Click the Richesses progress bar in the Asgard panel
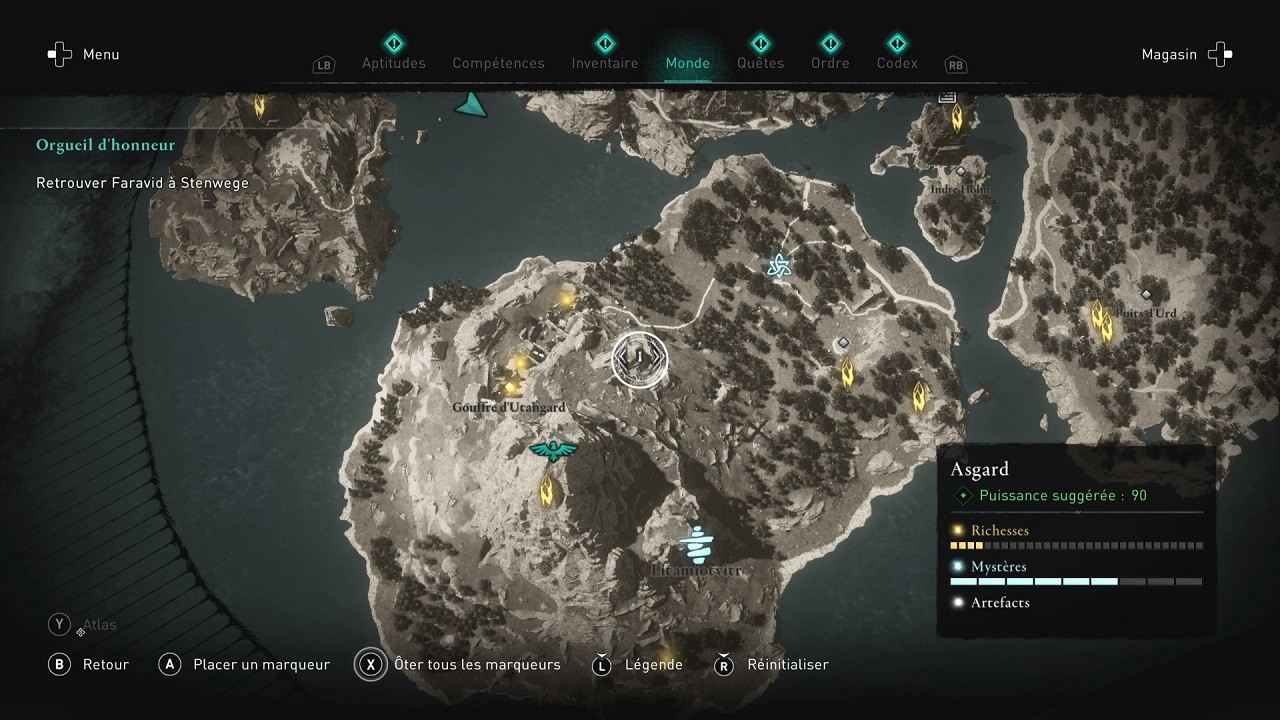This screenshot has width=1280, height=720. coord(1076,545)
